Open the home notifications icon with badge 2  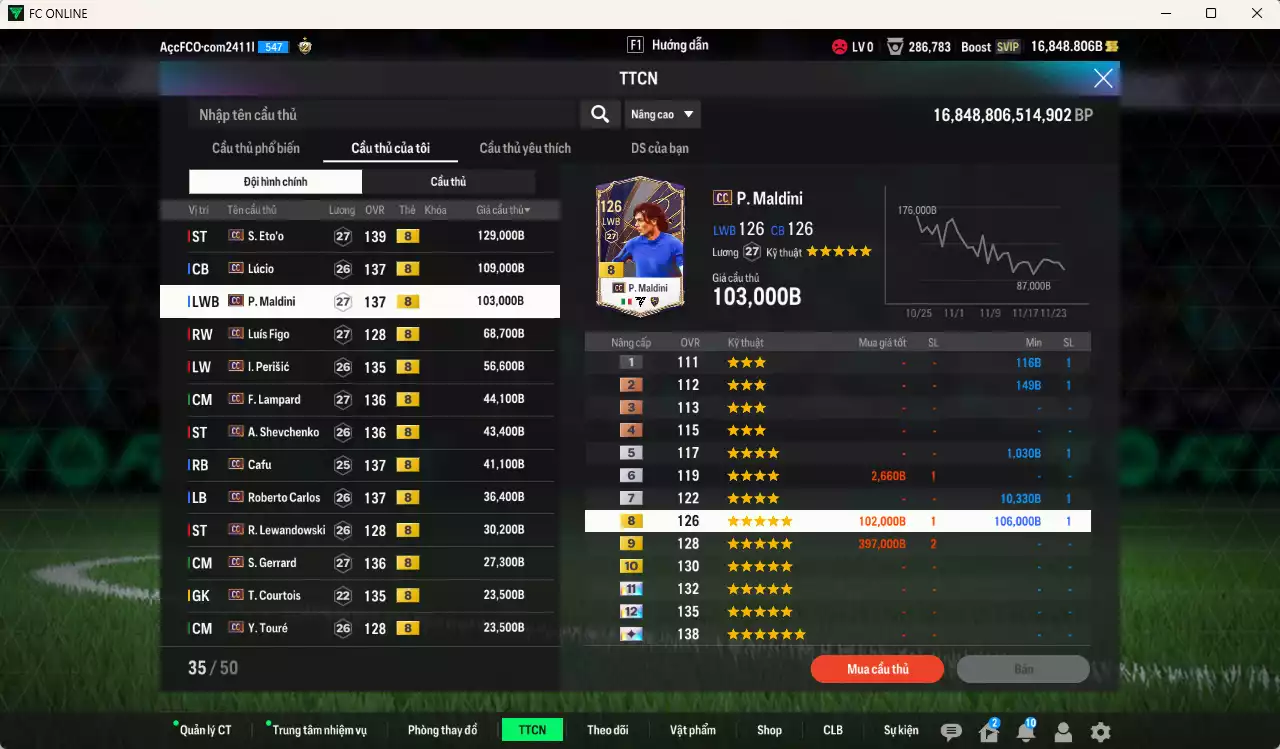pos(988,732)
